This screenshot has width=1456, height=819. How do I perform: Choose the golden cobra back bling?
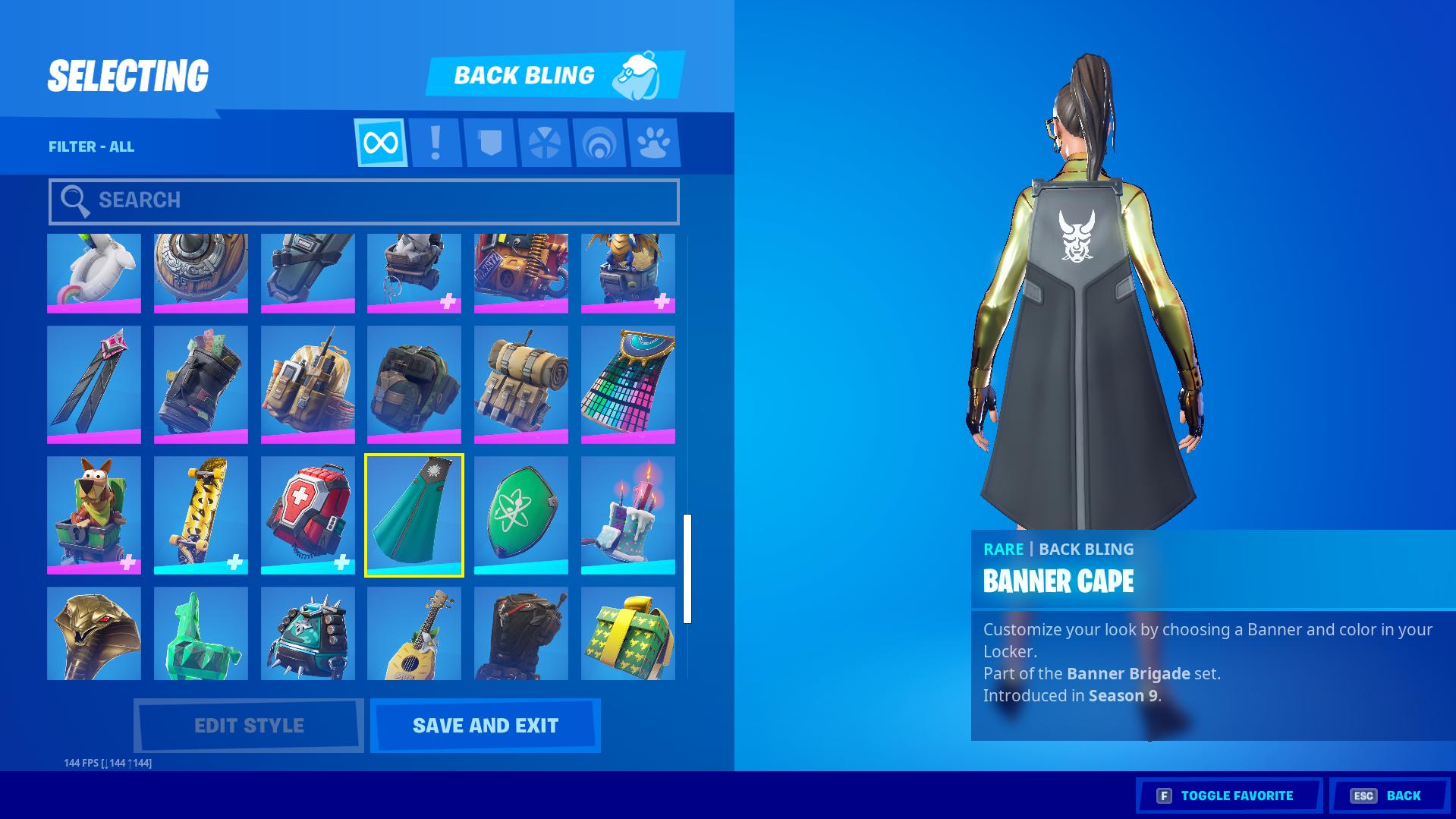pyautogui.click(x=94, y=633)
